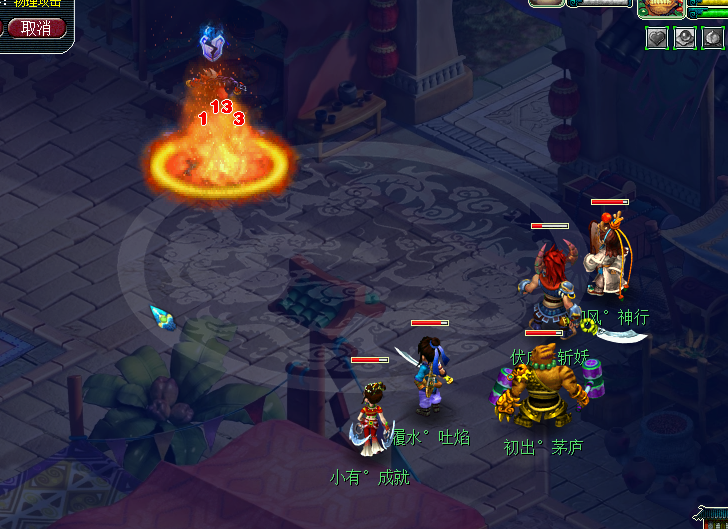
Task: Cancel the attack with the 取消 button
Action: 36,28
